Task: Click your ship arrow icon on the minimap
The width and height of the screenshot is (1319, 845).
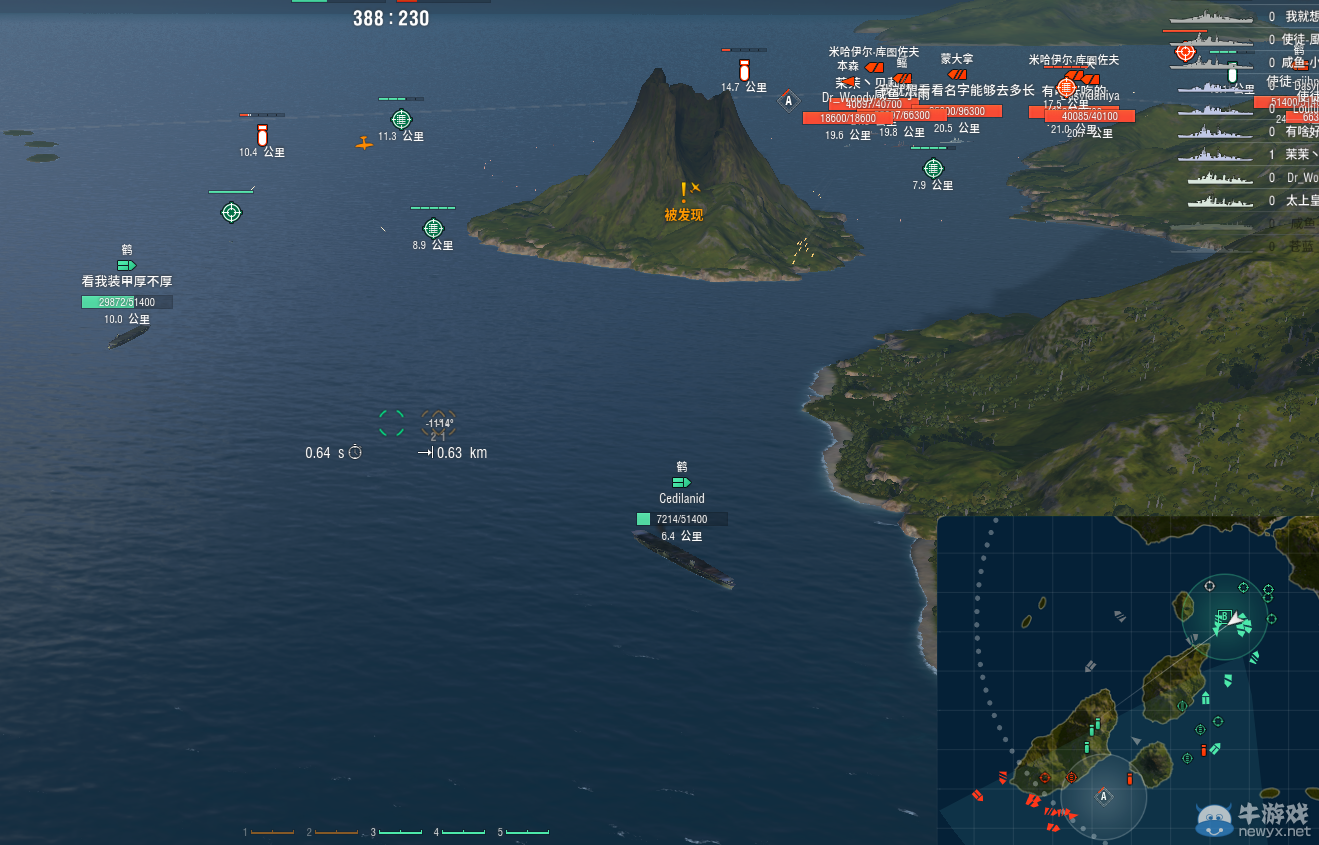Action: pyautogui.click(x=1236, y=619)
